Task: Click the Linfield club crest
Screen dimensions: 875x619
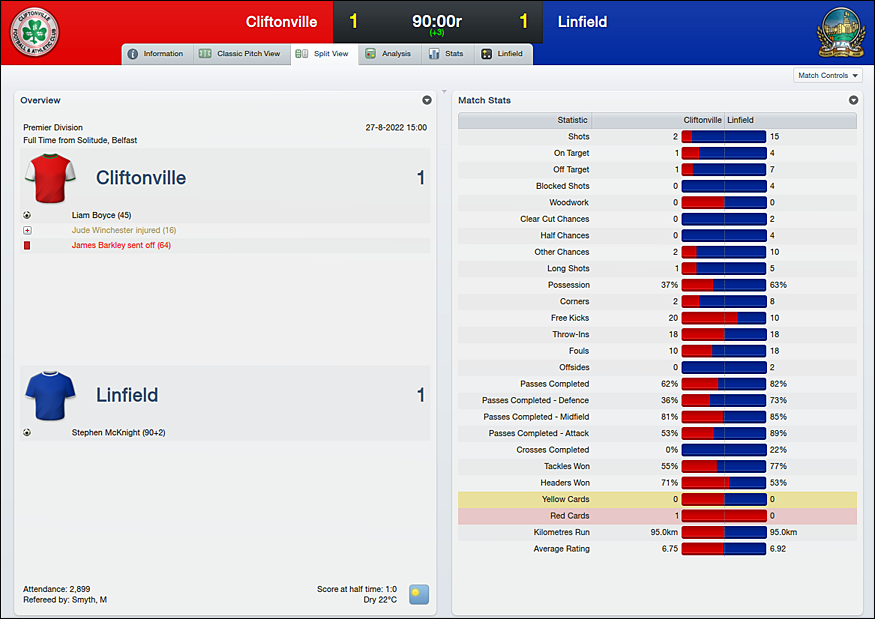Action: 838,32
